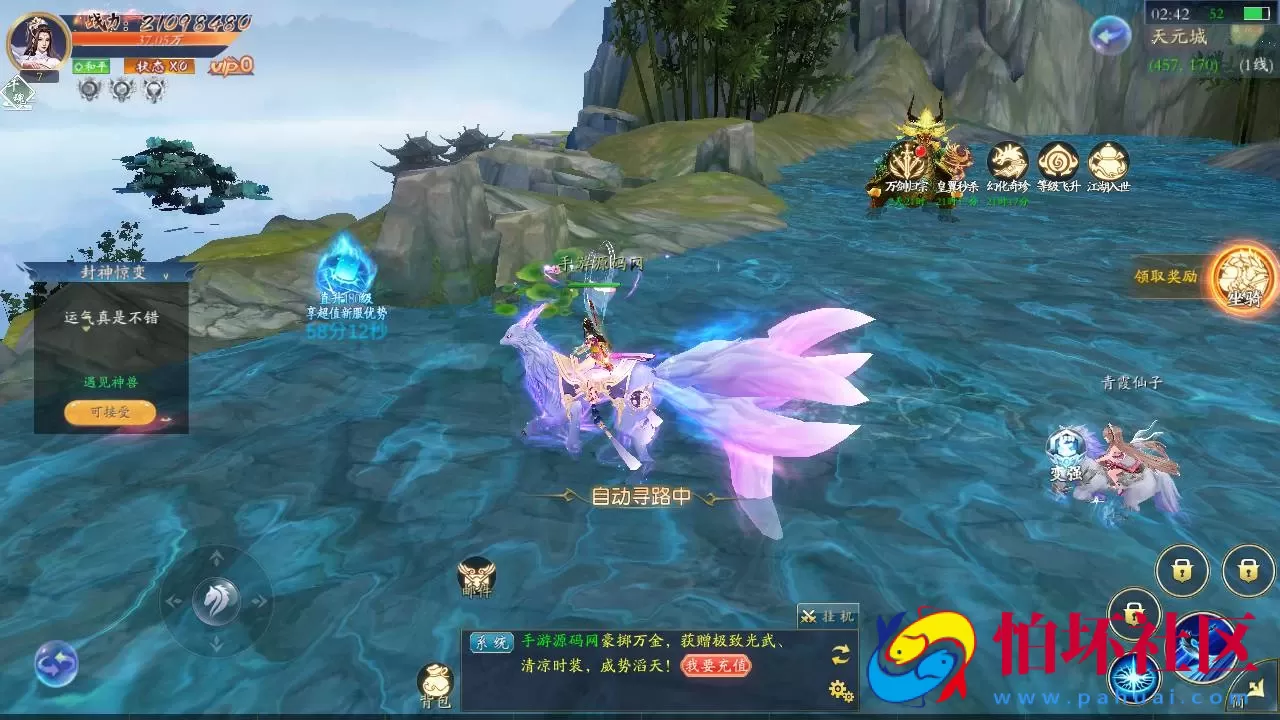Collapse the 封神惊变 quest tracker header
This screenshot has height=720, width=1280.
[110, 272]
